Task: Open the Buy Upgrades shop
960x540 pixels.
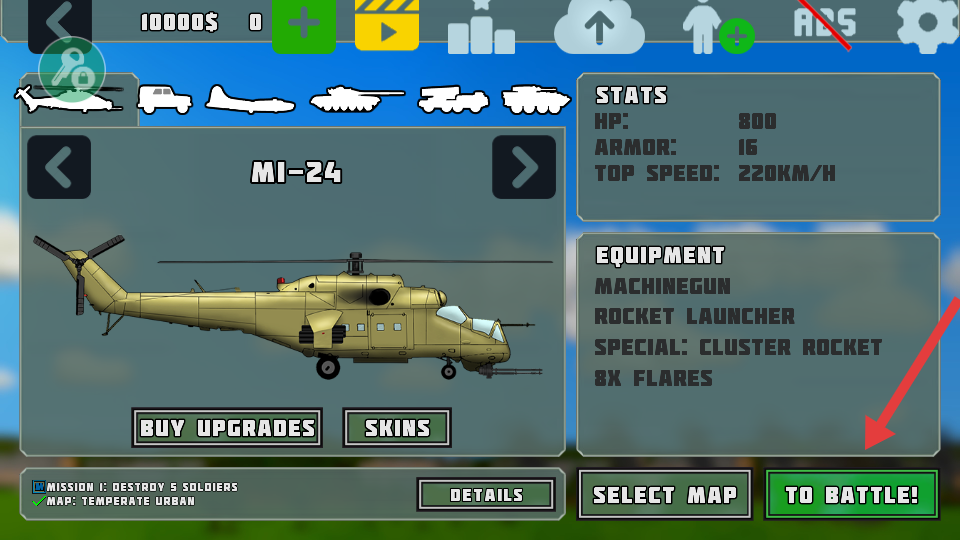Action: click(x=227, y=428)
